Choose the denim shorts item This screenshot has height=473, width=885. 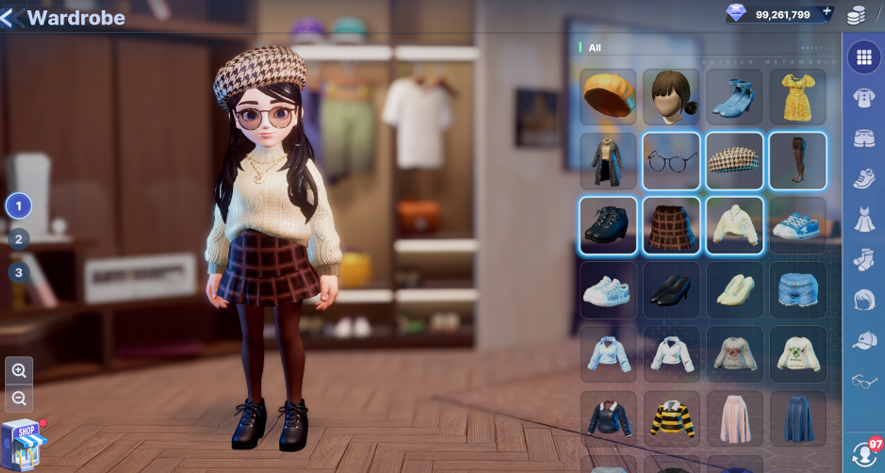click(797, 290)
